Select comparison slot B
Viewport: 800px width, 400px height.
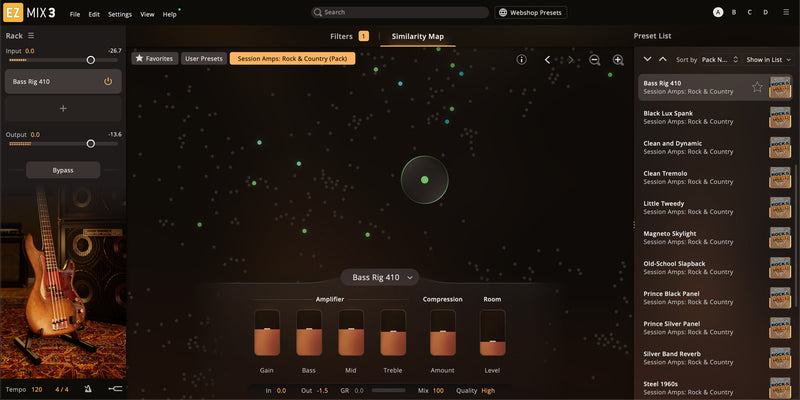coord(734,12)
